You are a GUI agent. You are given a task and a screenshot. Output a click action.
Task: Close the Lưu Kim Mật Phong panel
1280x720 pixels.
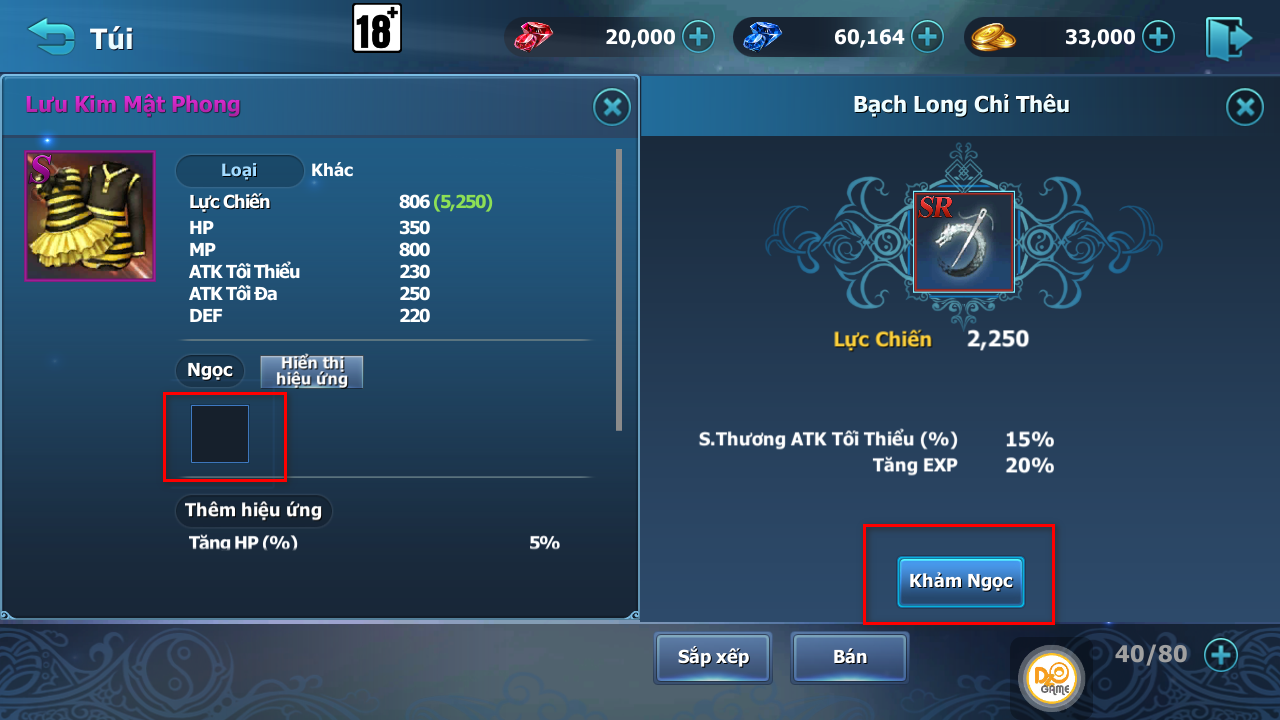tap(611, 107)
